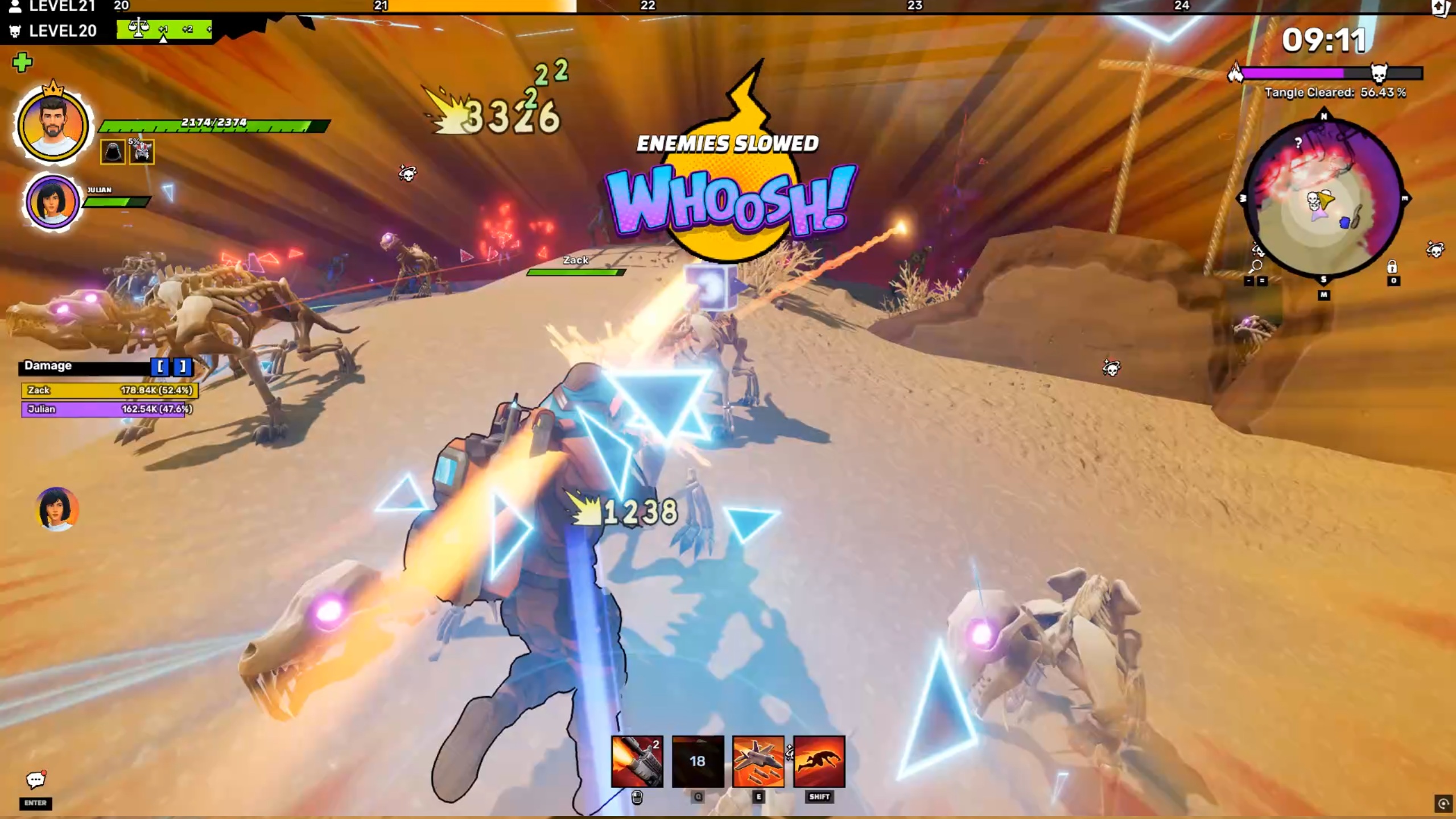Toggle the minimap padlock lock icon

coord(1392,266)
